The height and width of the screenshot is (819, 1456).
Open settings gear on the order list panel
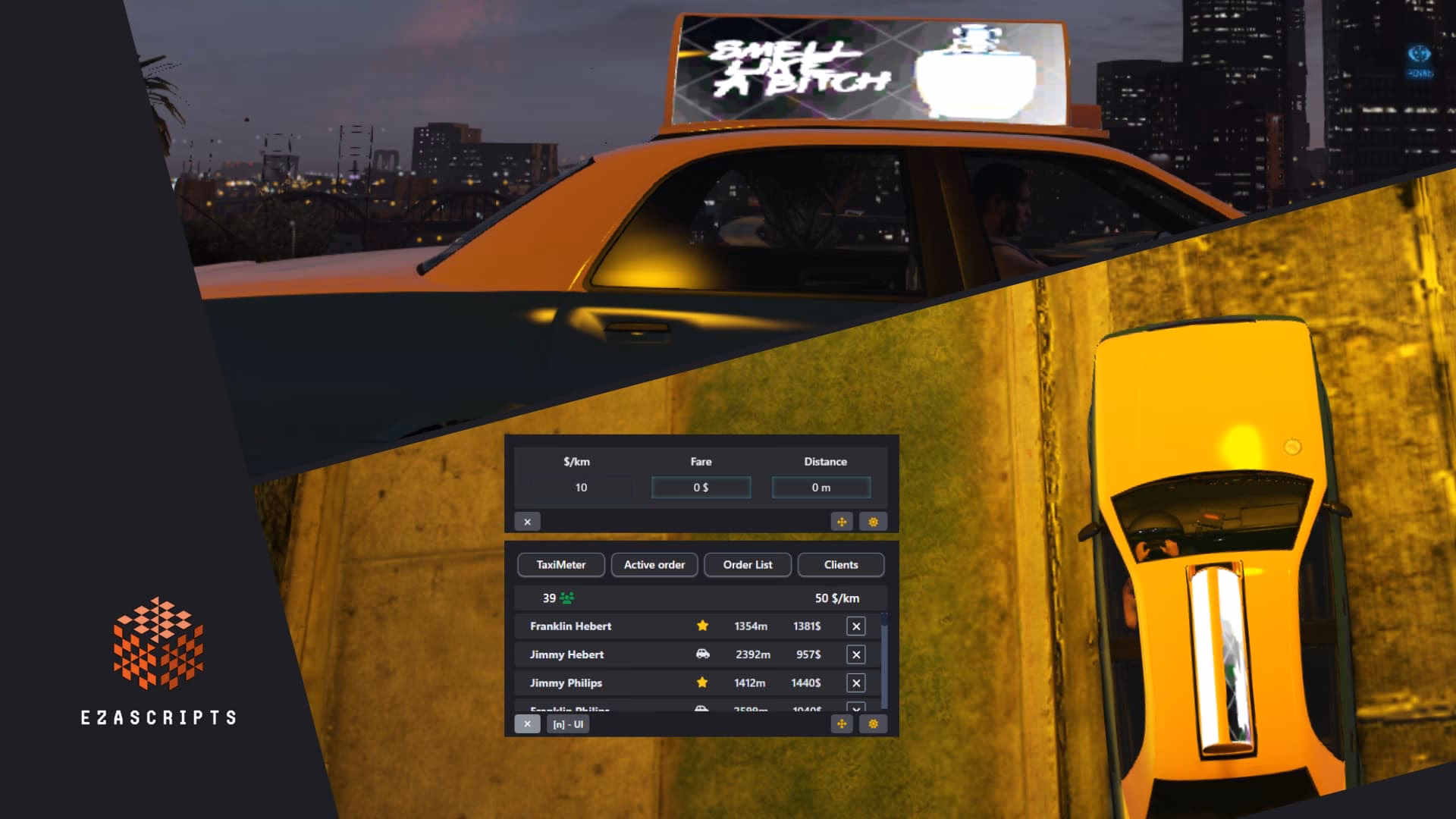873,724
